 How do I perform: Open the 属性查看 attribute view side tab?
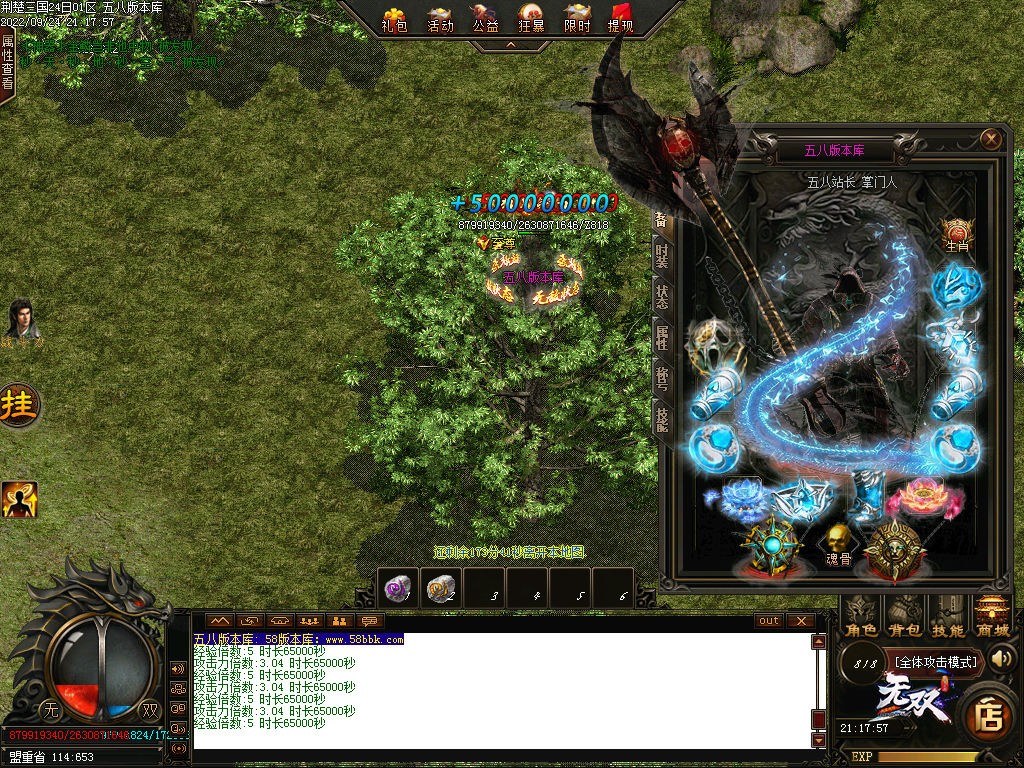click(8, 60)
